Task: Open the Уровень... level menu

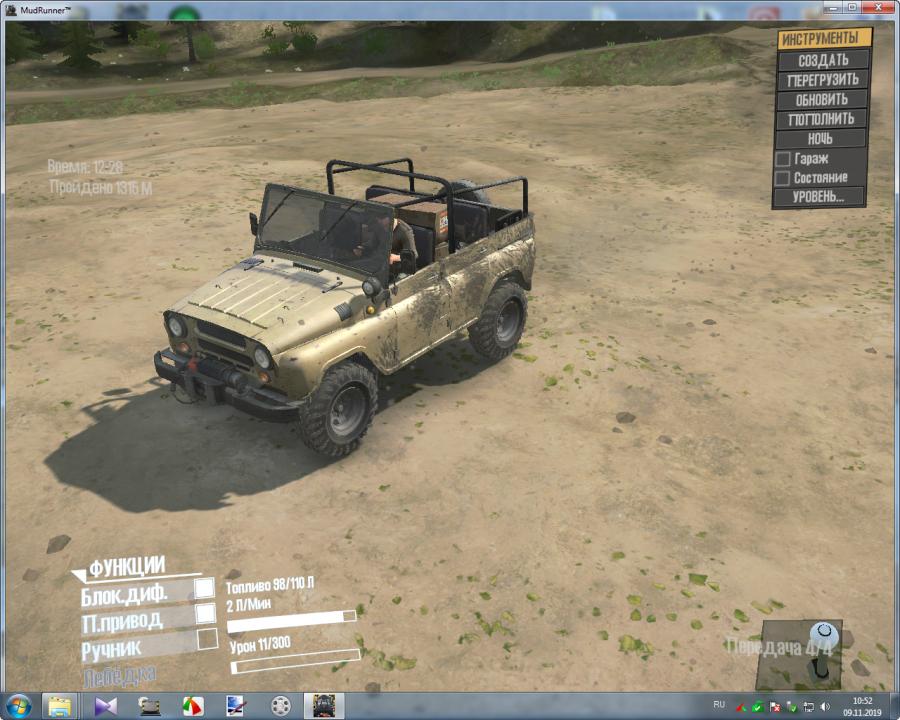Action: (x=818, y=197)
